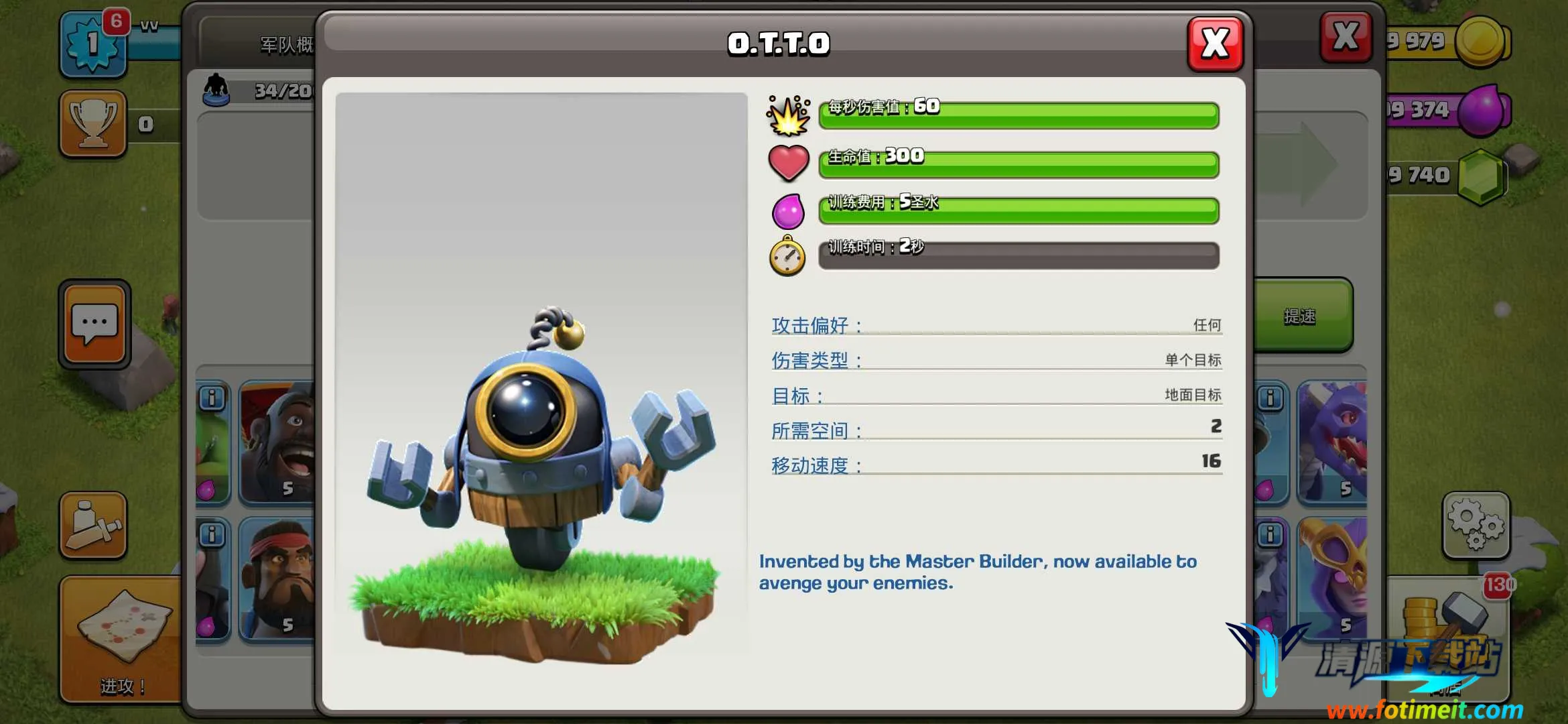Screen dimensions: 1568x724
Task: Select the Hog Rider troop card
Action: coord(278,442)
